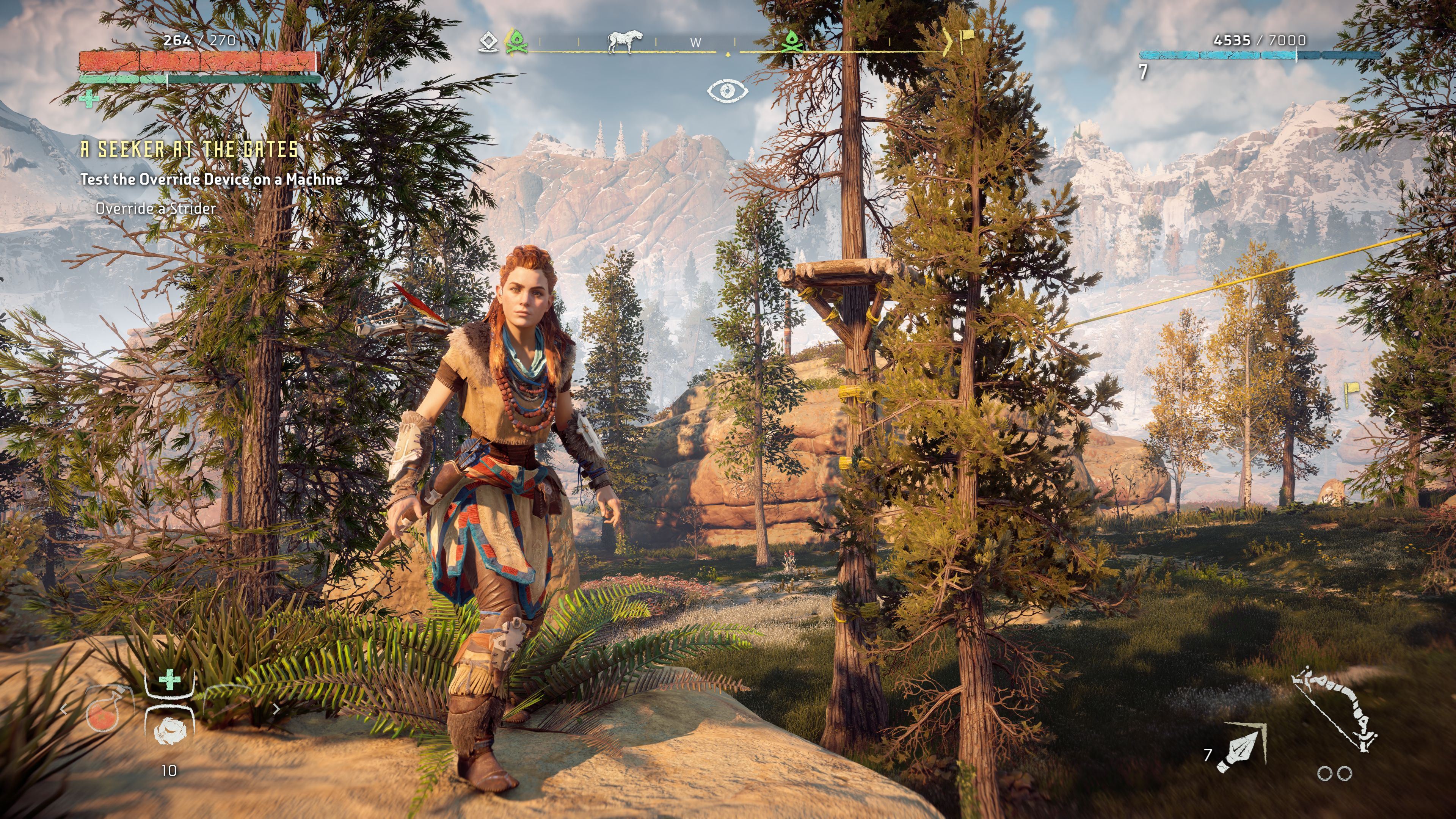Open the A Seeker at the Gates quest
1456x819 pixels.
point(189,149)
